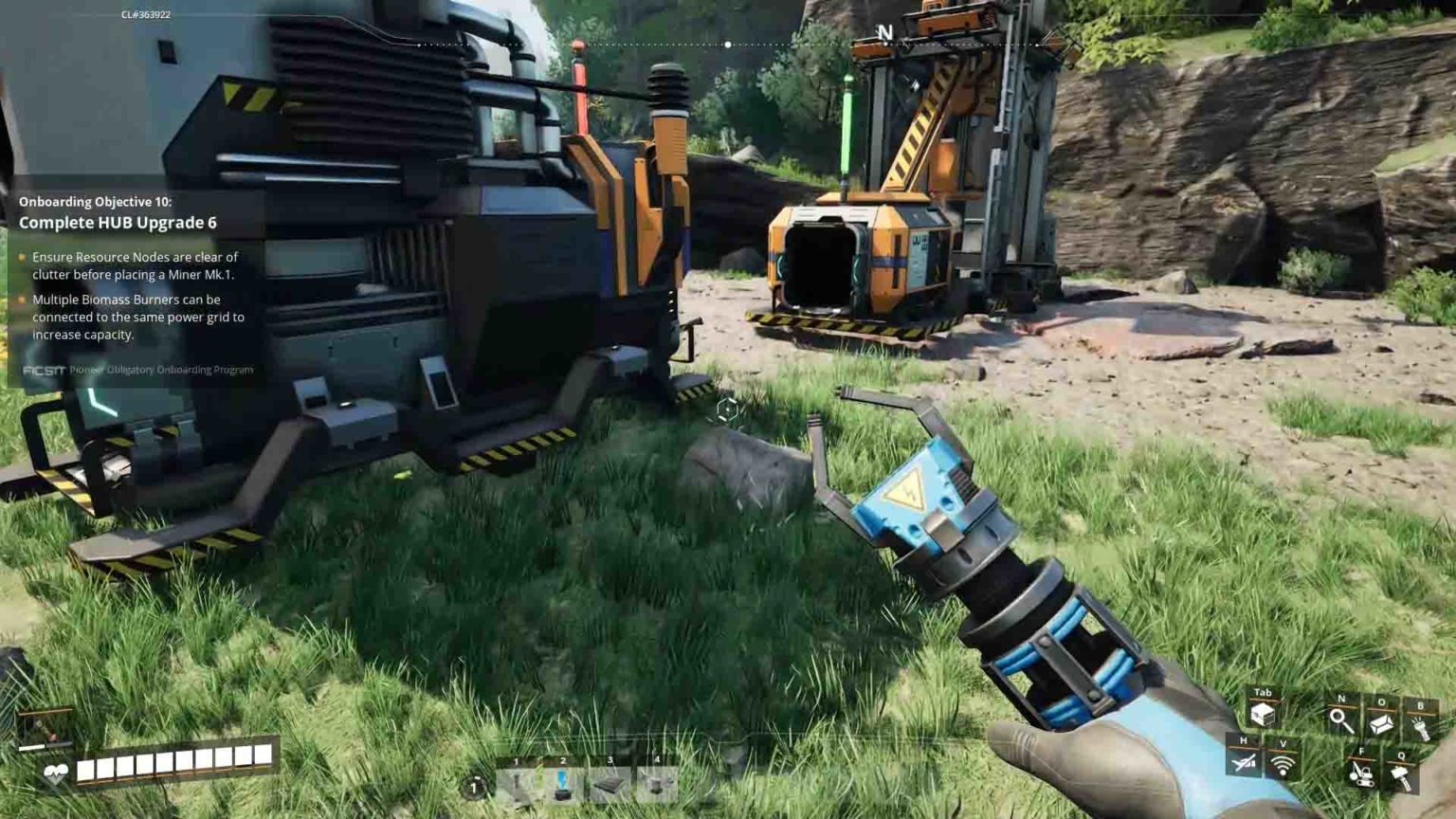Click the magnifying glass search icon
Image resolution: width=1456 pixels, height=819 pixels.
pyautogui.click(x=1341, y=720)
